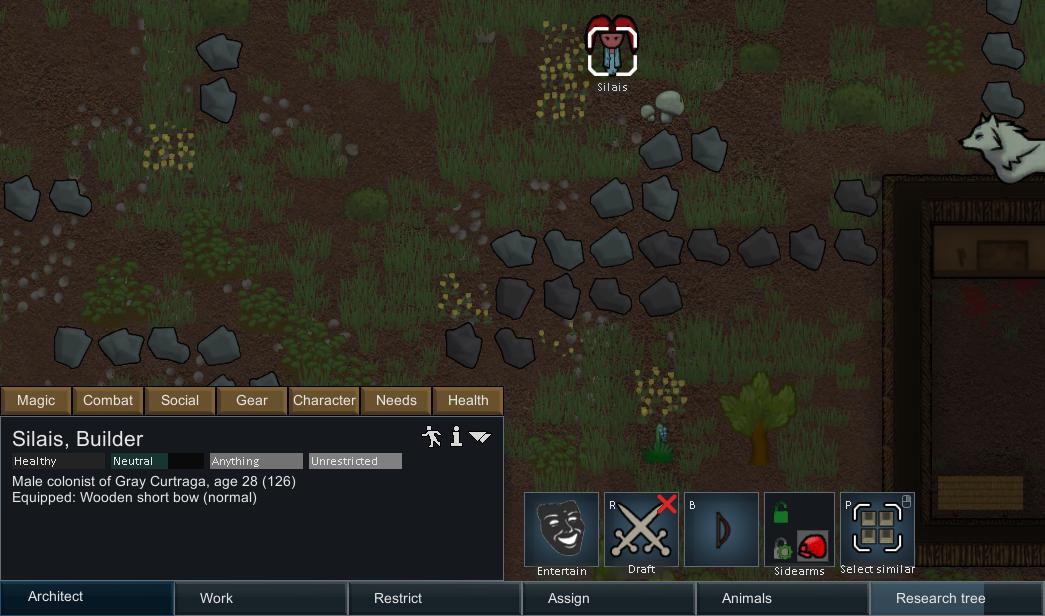The width and height of the screenshot is (1045, 616).
Task: Open the Assign menu
Action: [608, 598]
